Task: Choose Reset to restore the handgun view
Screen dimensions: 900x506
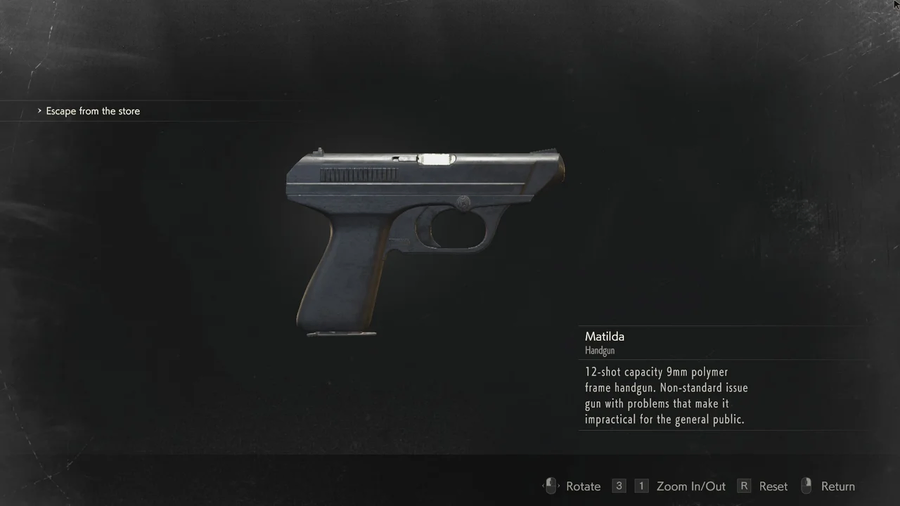Action: click(773, 487)
